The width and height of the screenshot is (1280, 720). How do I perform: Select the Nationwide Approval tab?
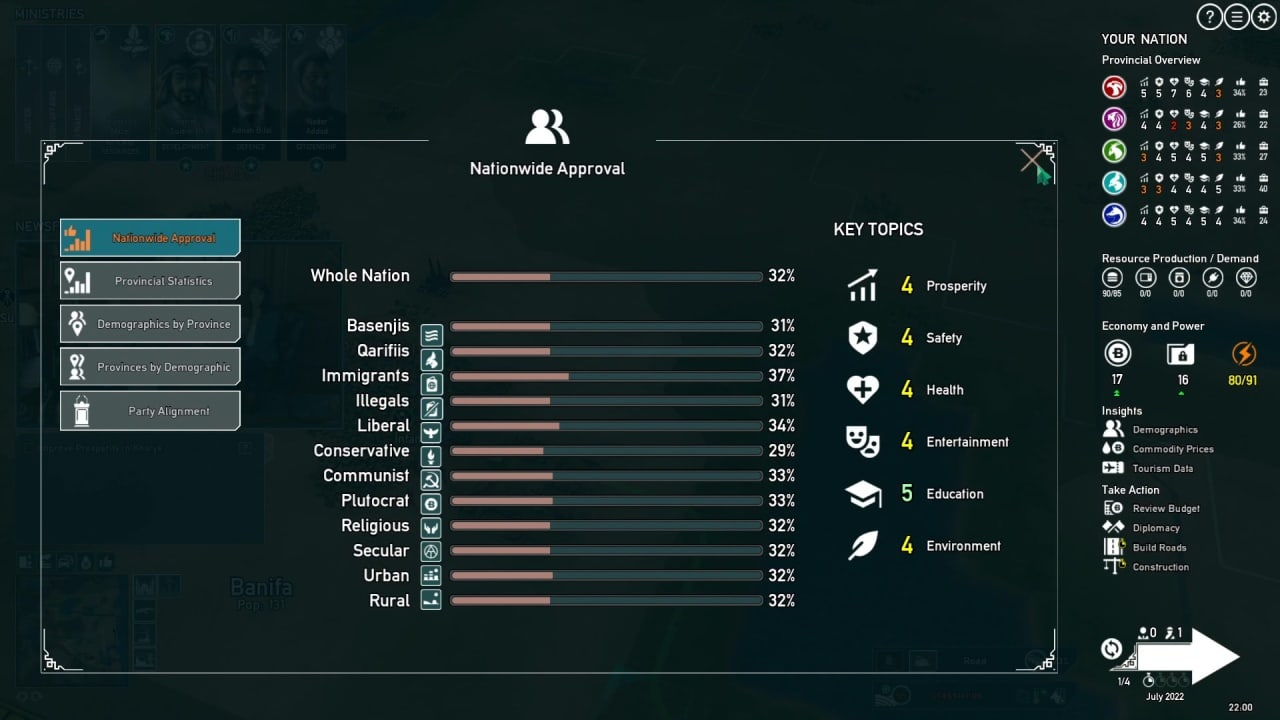(150, 238)
